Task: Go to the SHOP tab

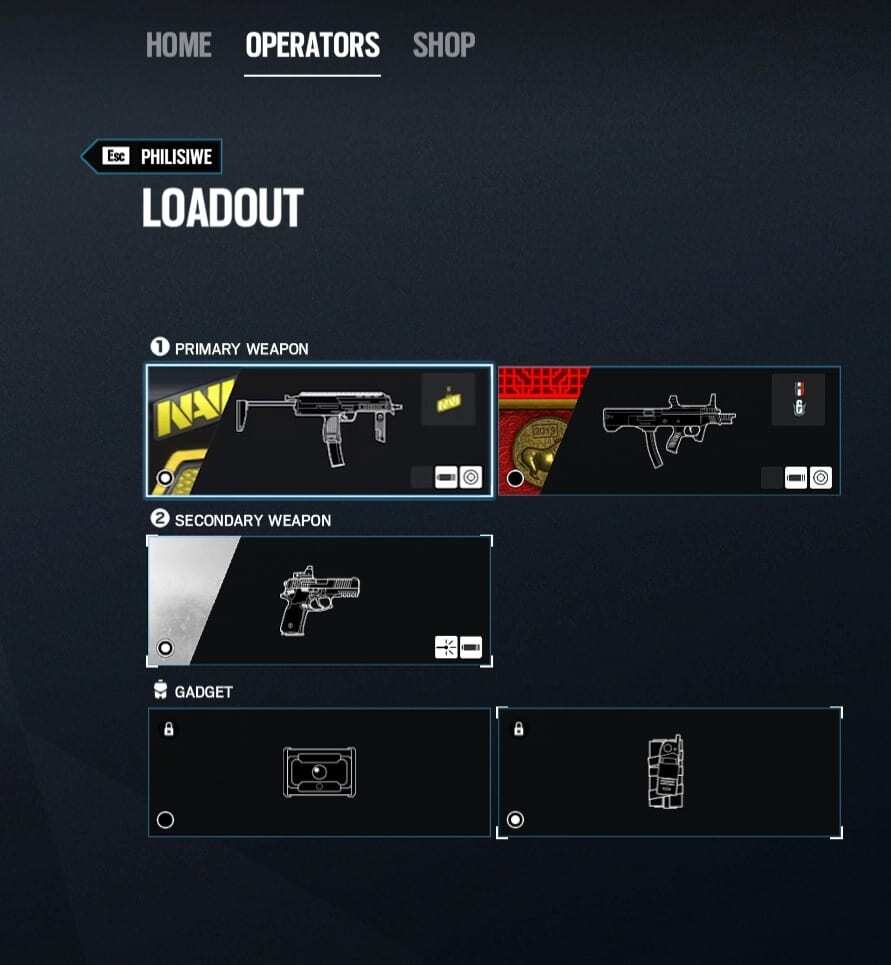Action: point(443,45)
